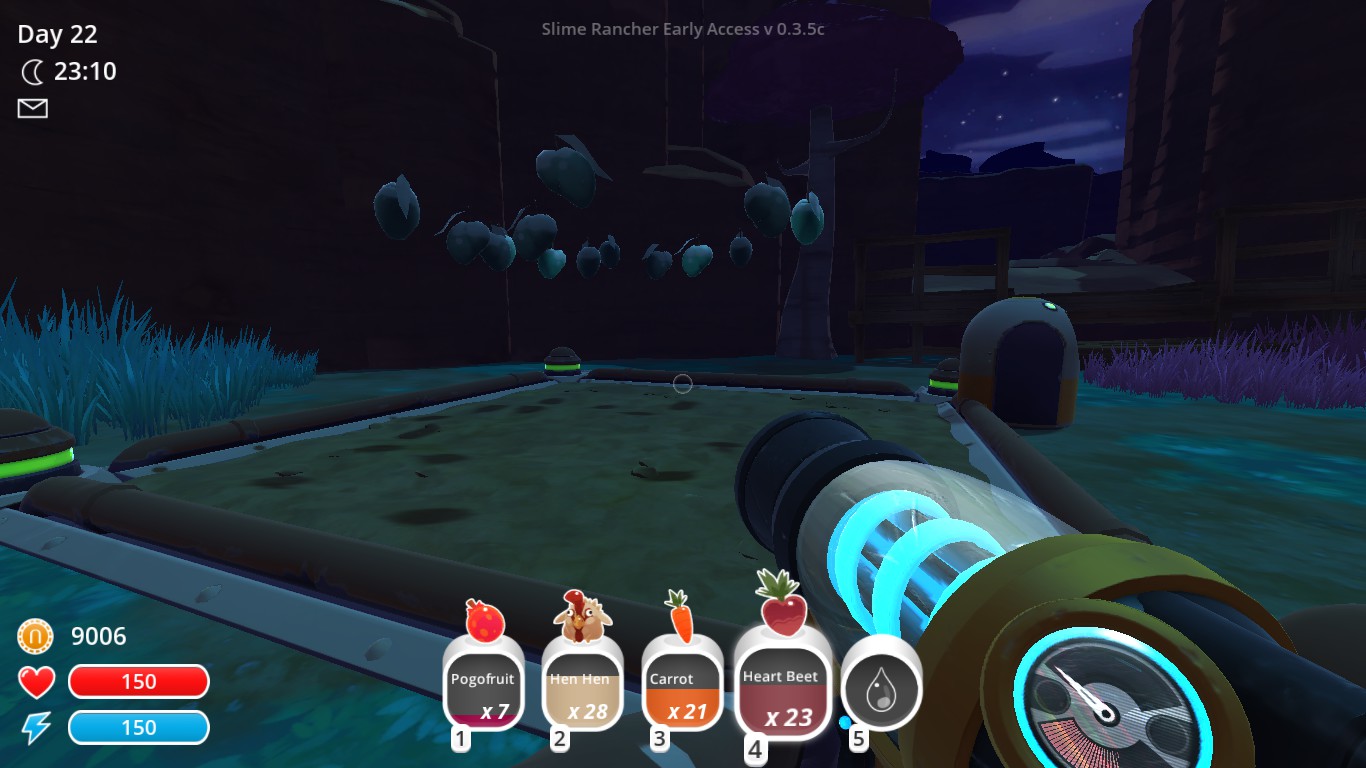
Task: Select the Carrot icon above slot 3
Action: [x=682, y=617]
